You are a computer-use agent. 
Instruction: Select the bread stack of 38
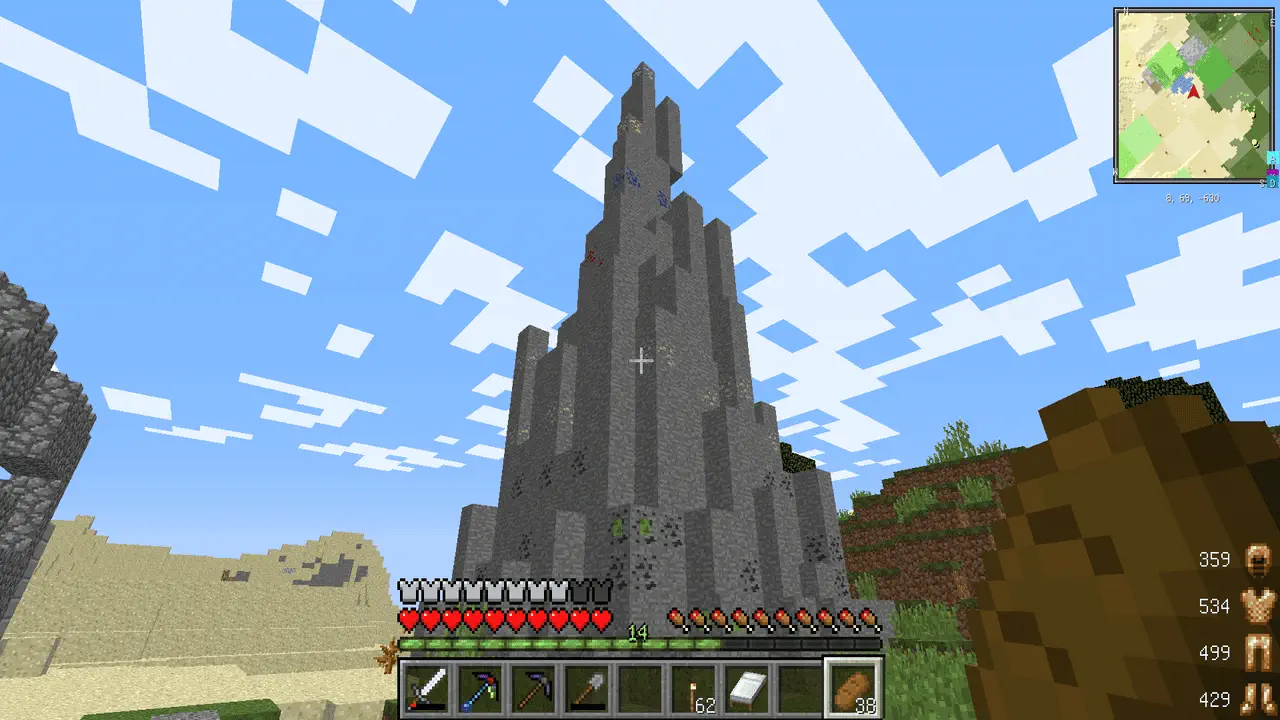852,690
